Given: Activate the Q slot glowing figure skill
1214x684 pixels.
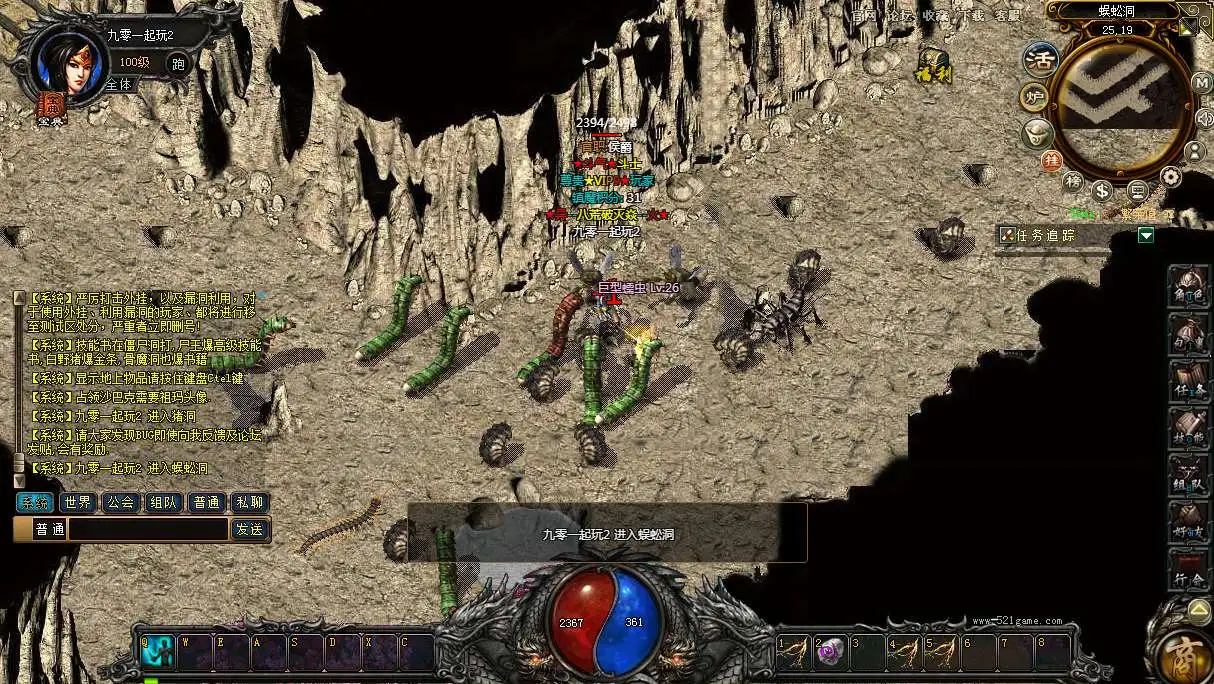Looking at the screenshot, I should pyautogui.click(x=158, y=652).
